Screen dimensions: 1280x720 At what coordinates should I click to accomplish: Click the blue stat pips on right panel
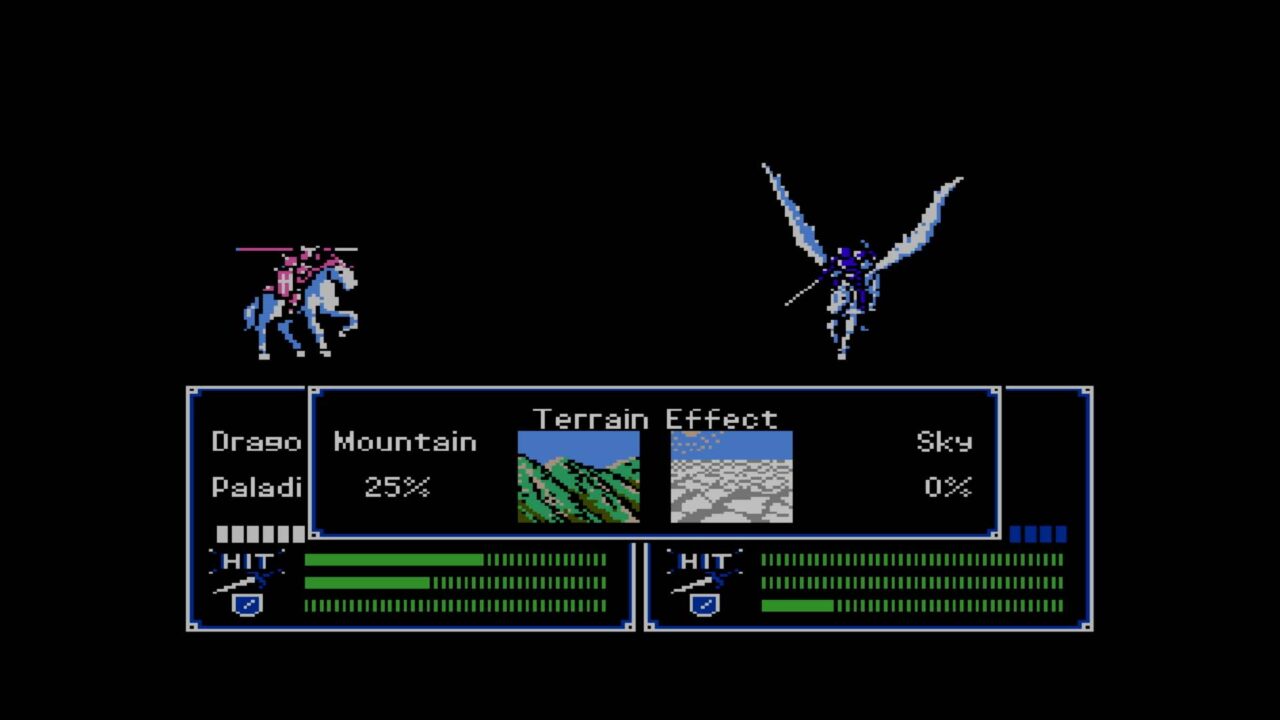(x=1040, y=535)
